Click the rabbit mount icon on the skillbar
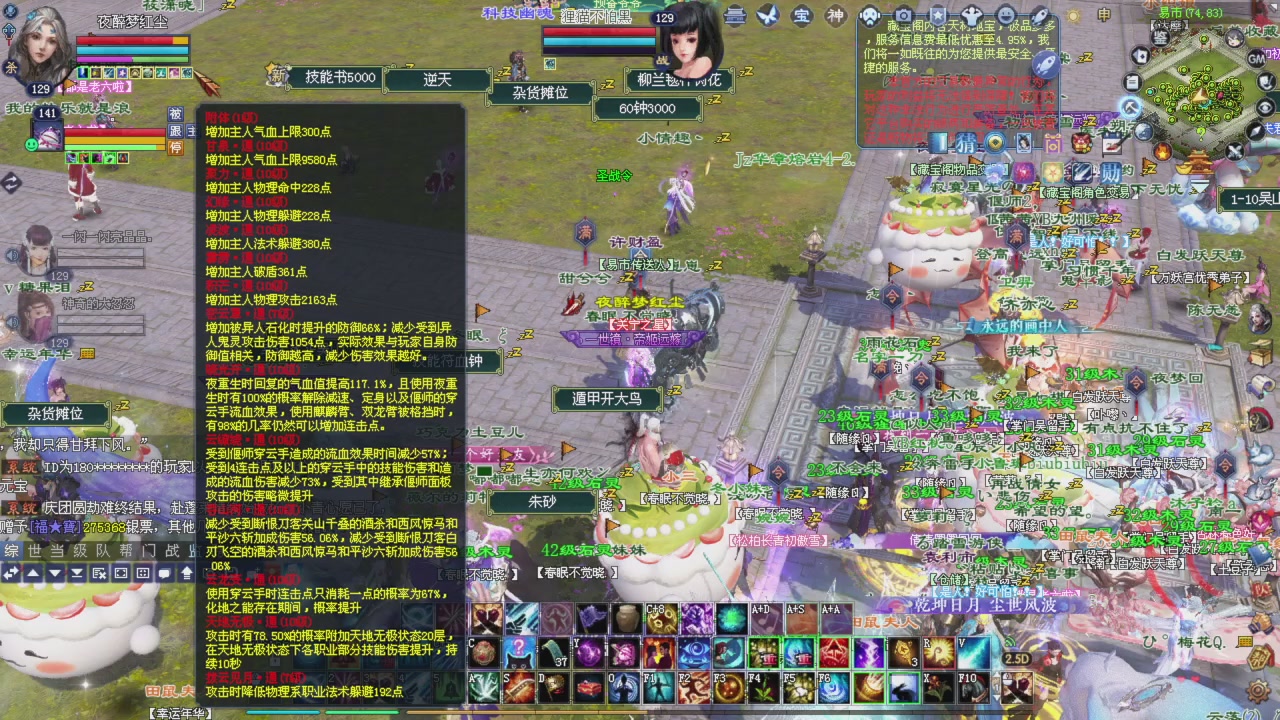This screenshot has width=1280, height=720. [902, 688]
